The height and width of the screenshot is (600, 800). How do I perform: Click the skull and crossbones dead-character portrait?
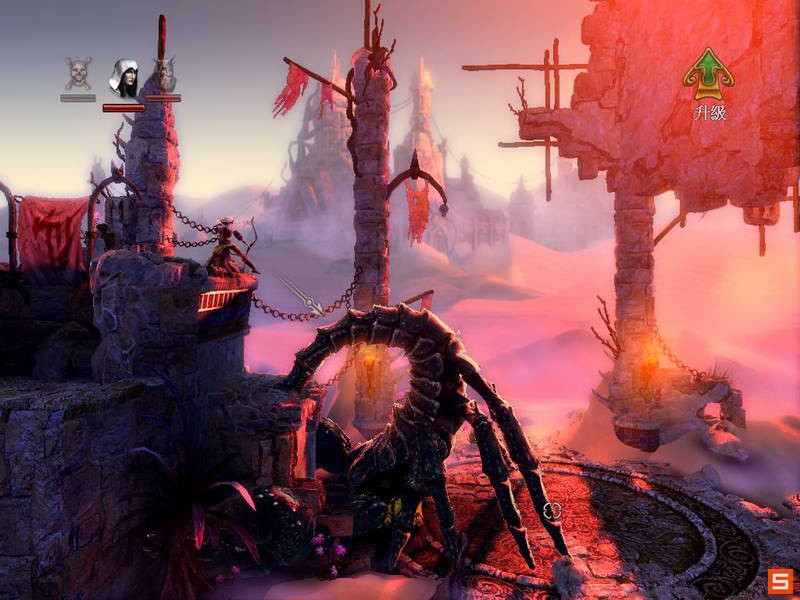[78, 73]
